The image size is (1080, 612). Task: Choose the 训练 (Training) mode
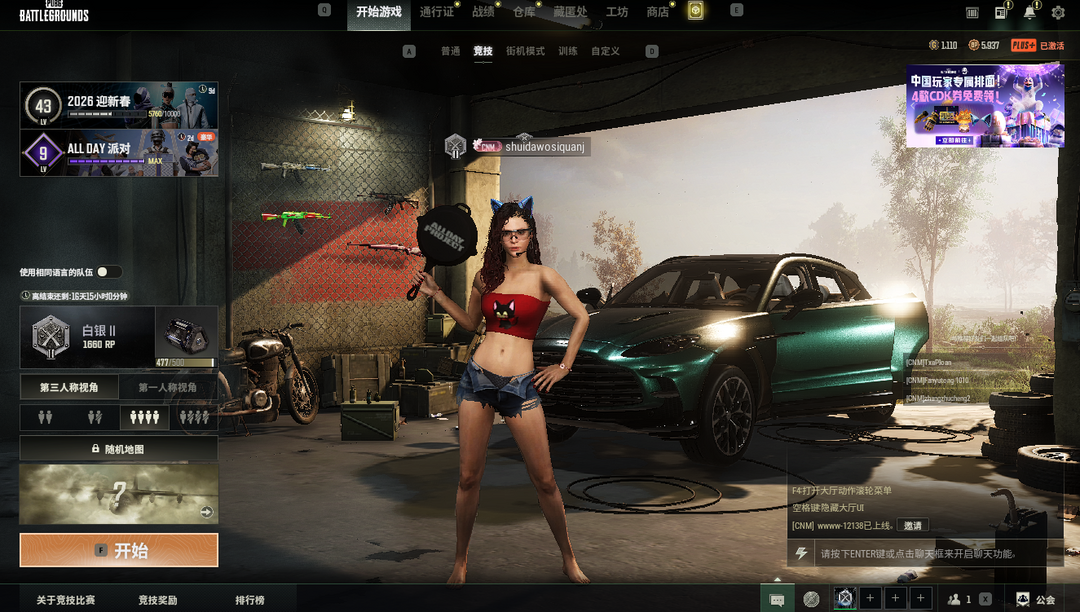click(568, 51)
